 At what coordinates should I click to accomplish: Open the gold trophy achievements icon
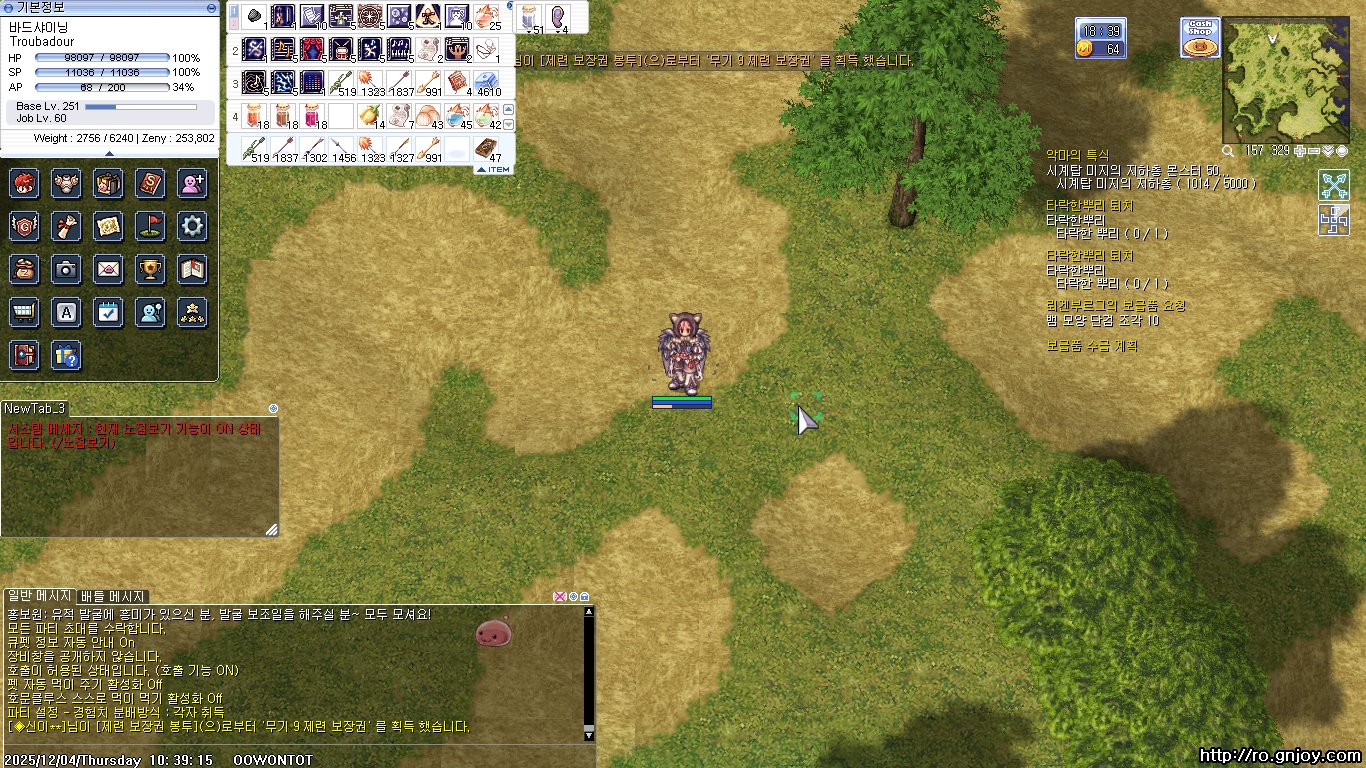tap(150, 269)
